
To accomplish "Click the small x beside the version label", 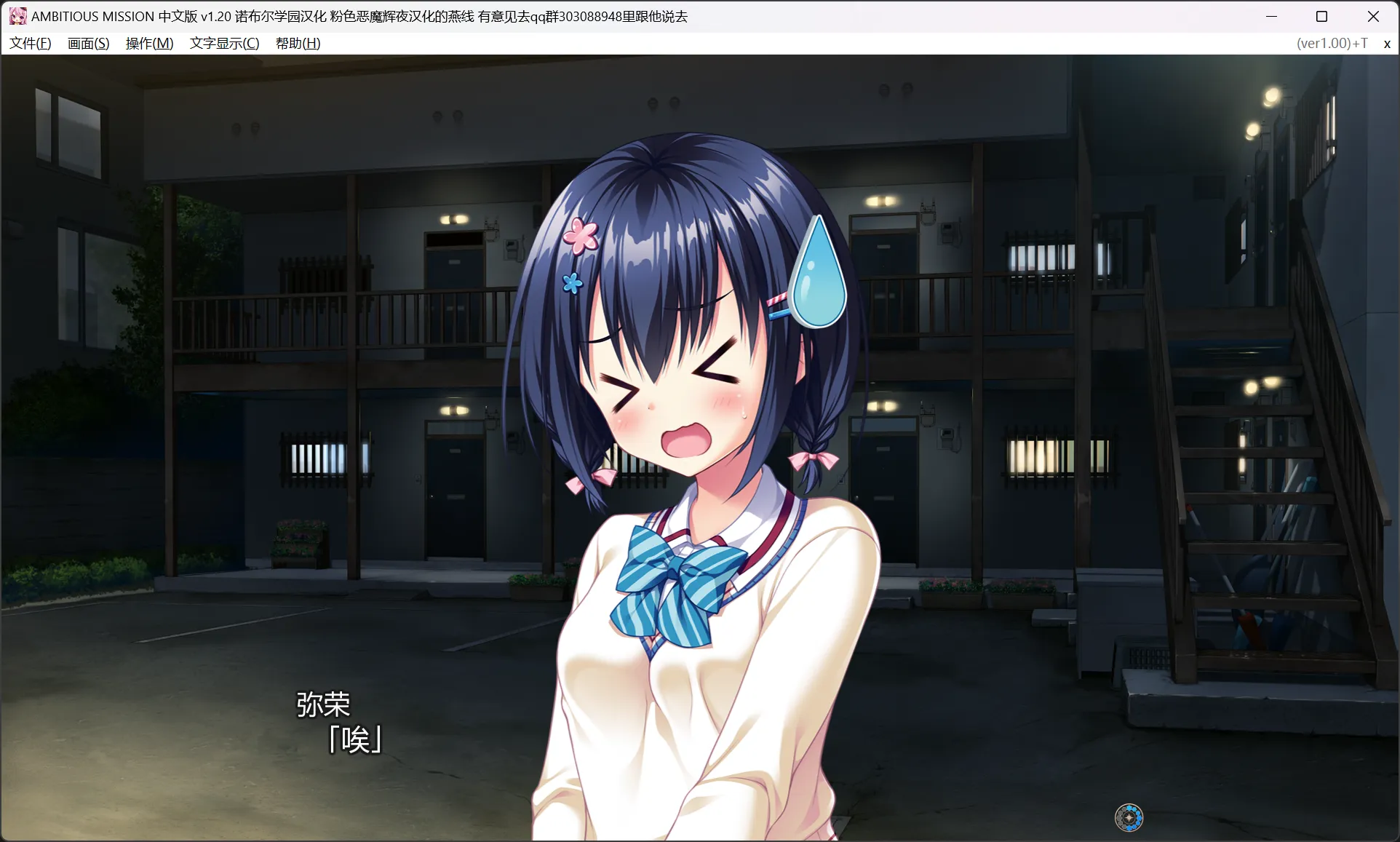I will [x=1387, y=44].
